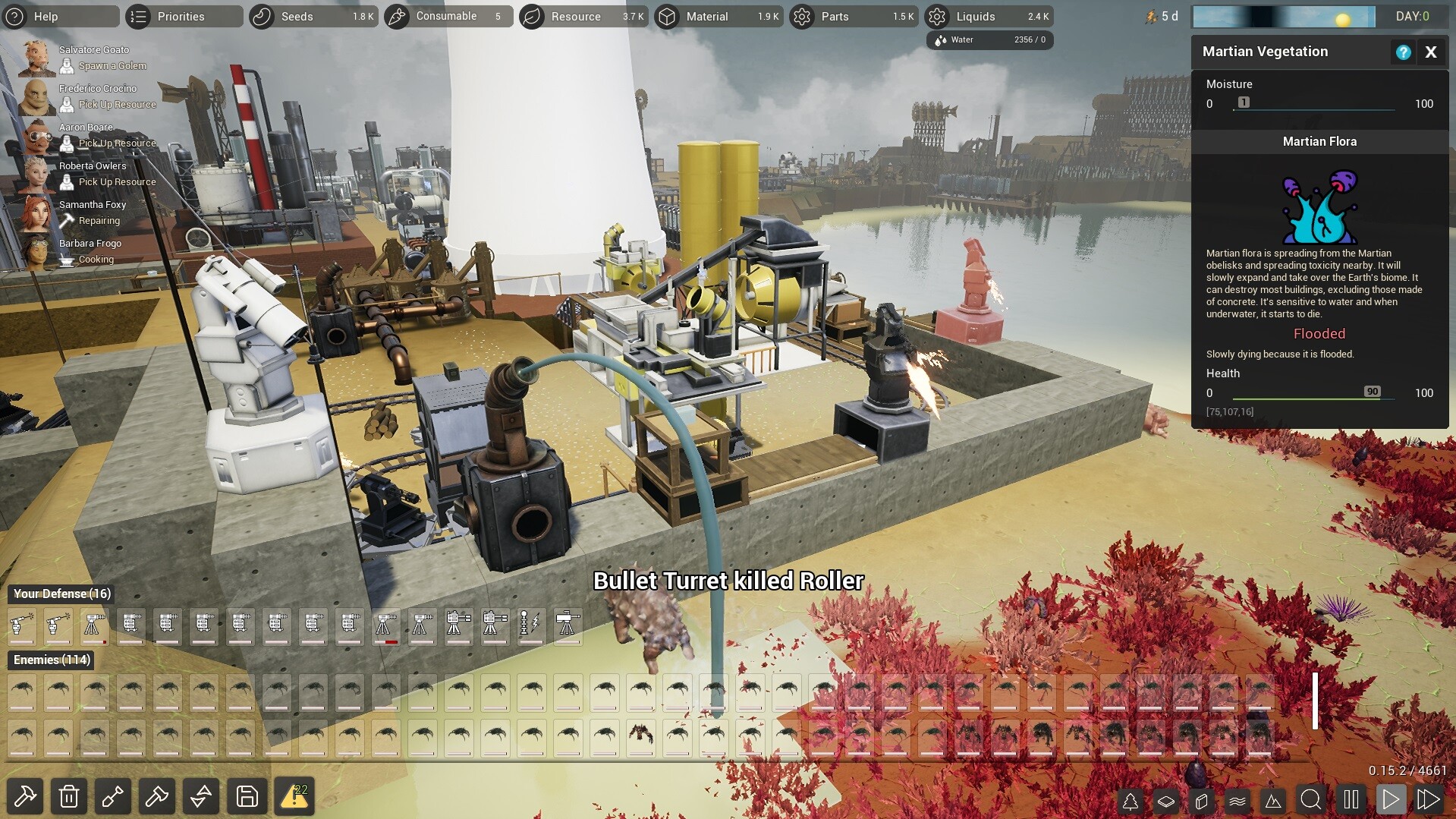
Task: Show the Consumable items category
Action: 446,16
